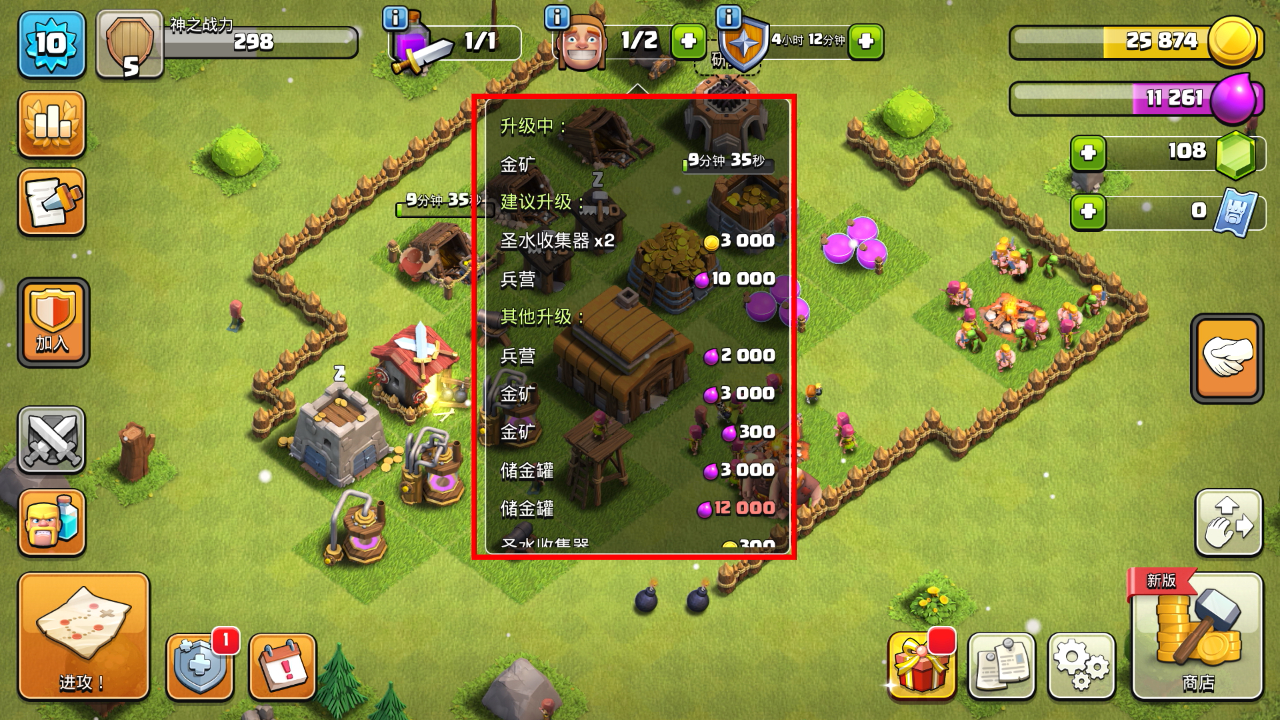Open the shield notification with red badge
This screenshot has height=720, width=1280.
click(200, 666)
